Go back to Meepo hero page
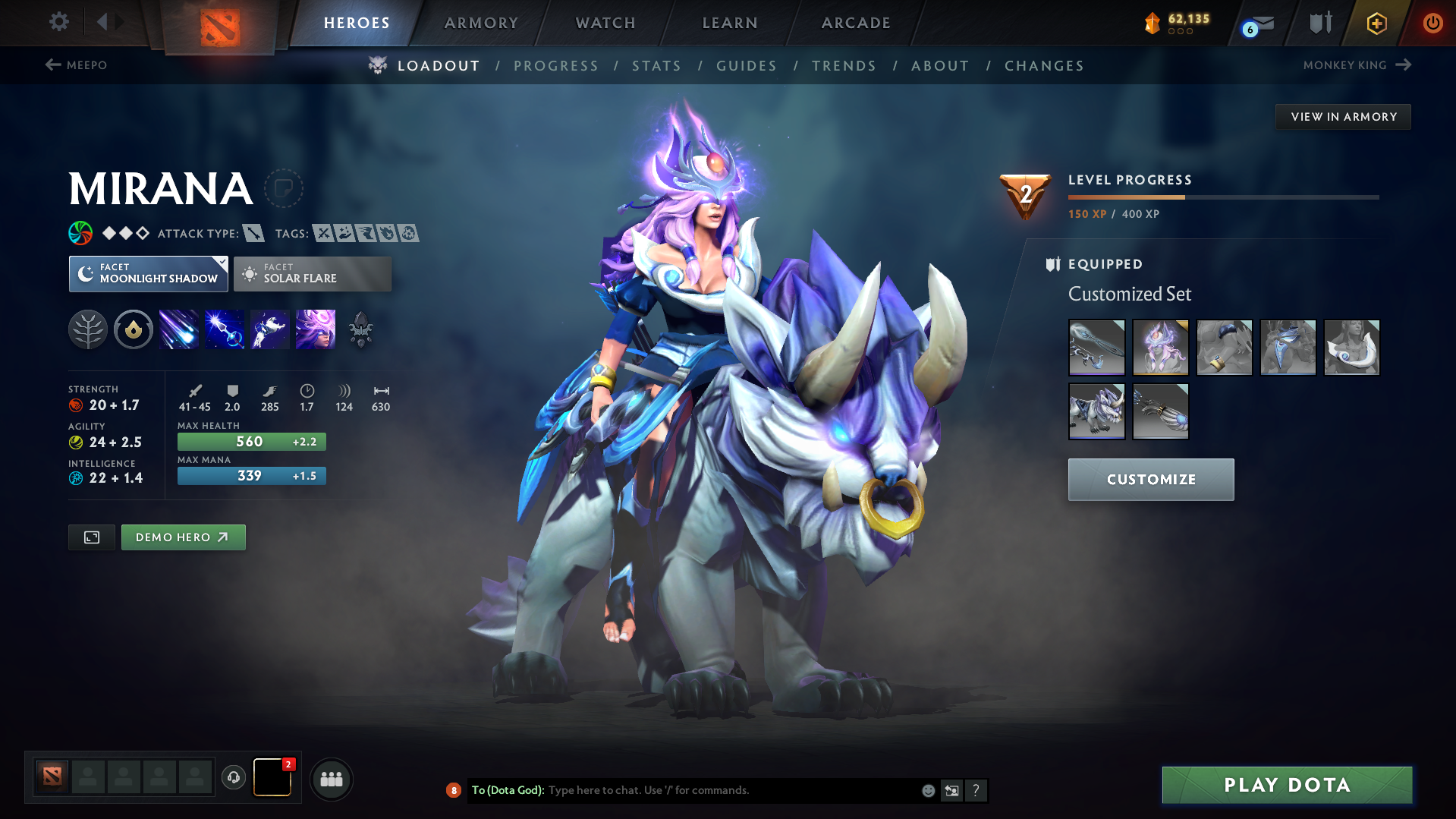Image resolution: width=1456 pixels, height=819 pixels. pyautogui.click(x=76, y=65)
